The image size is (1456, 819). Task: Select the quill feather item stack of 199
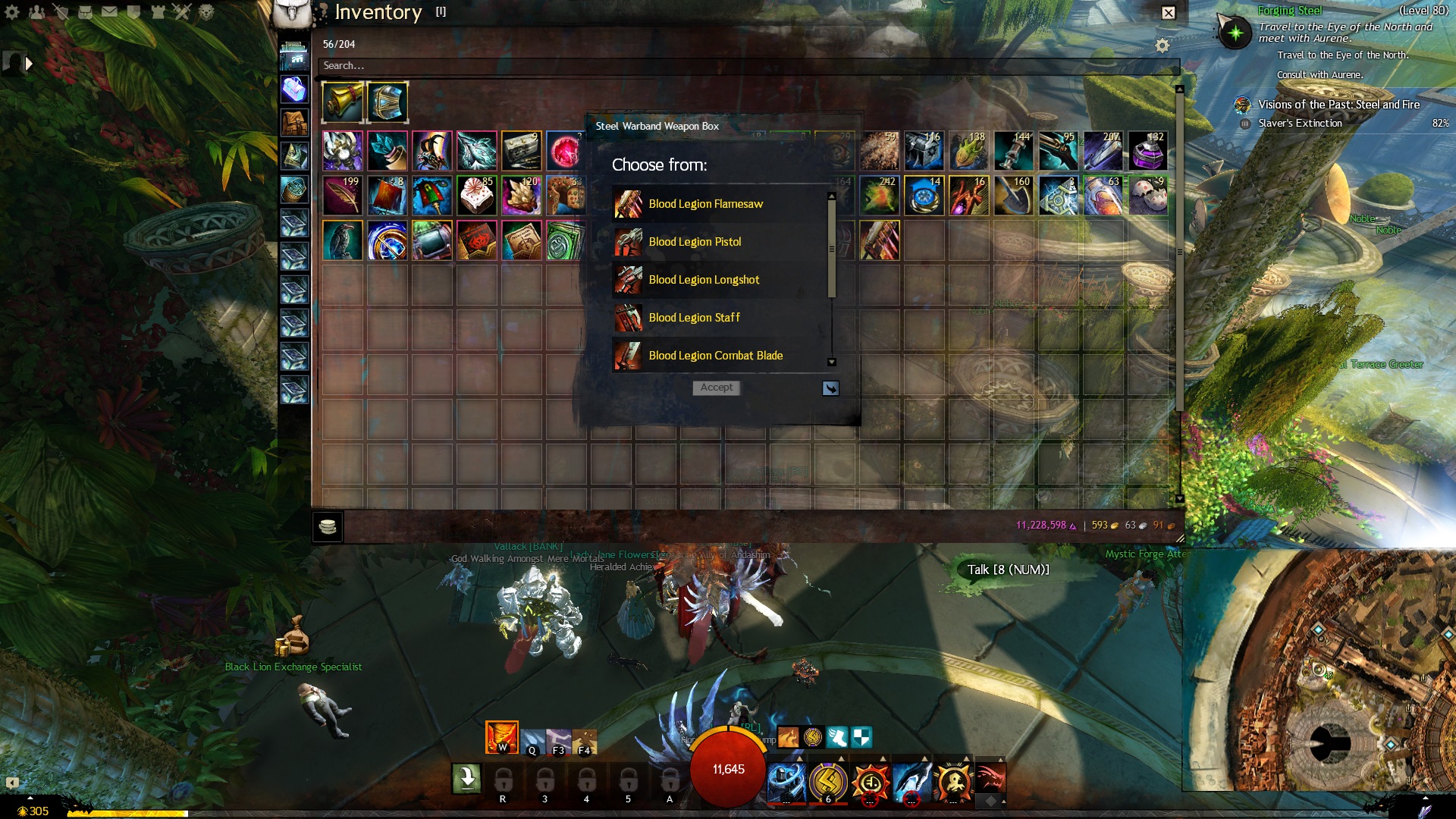(342, 196)
